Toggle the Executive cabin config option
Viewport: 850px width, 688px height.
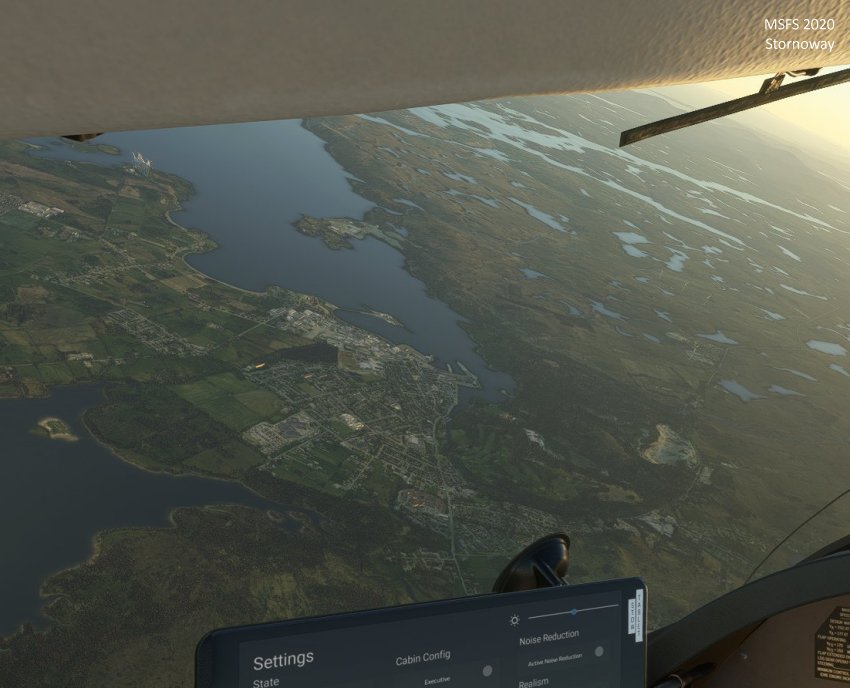coord(487,671)
